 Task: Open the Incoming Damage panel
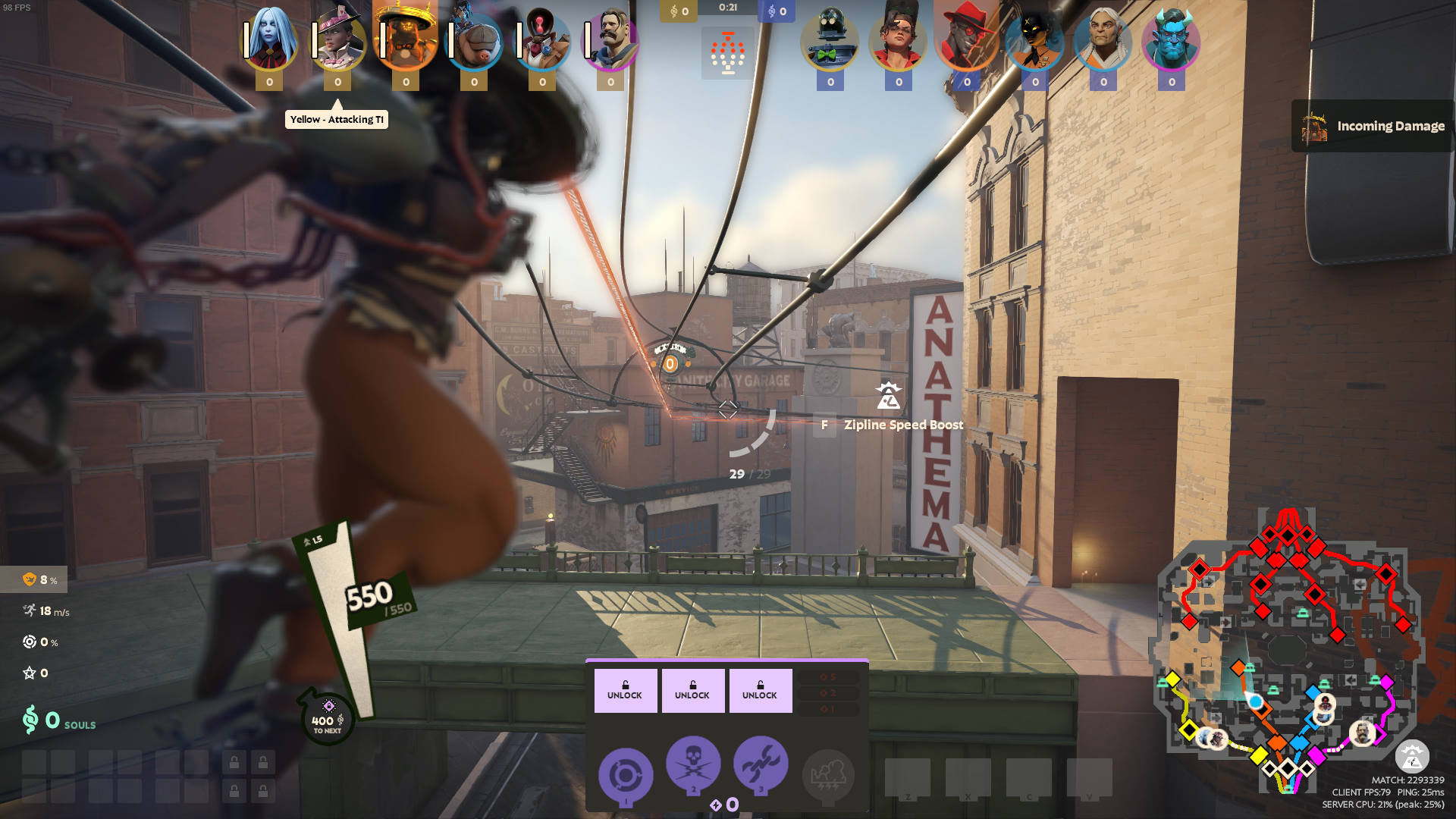click(1373, 126)
